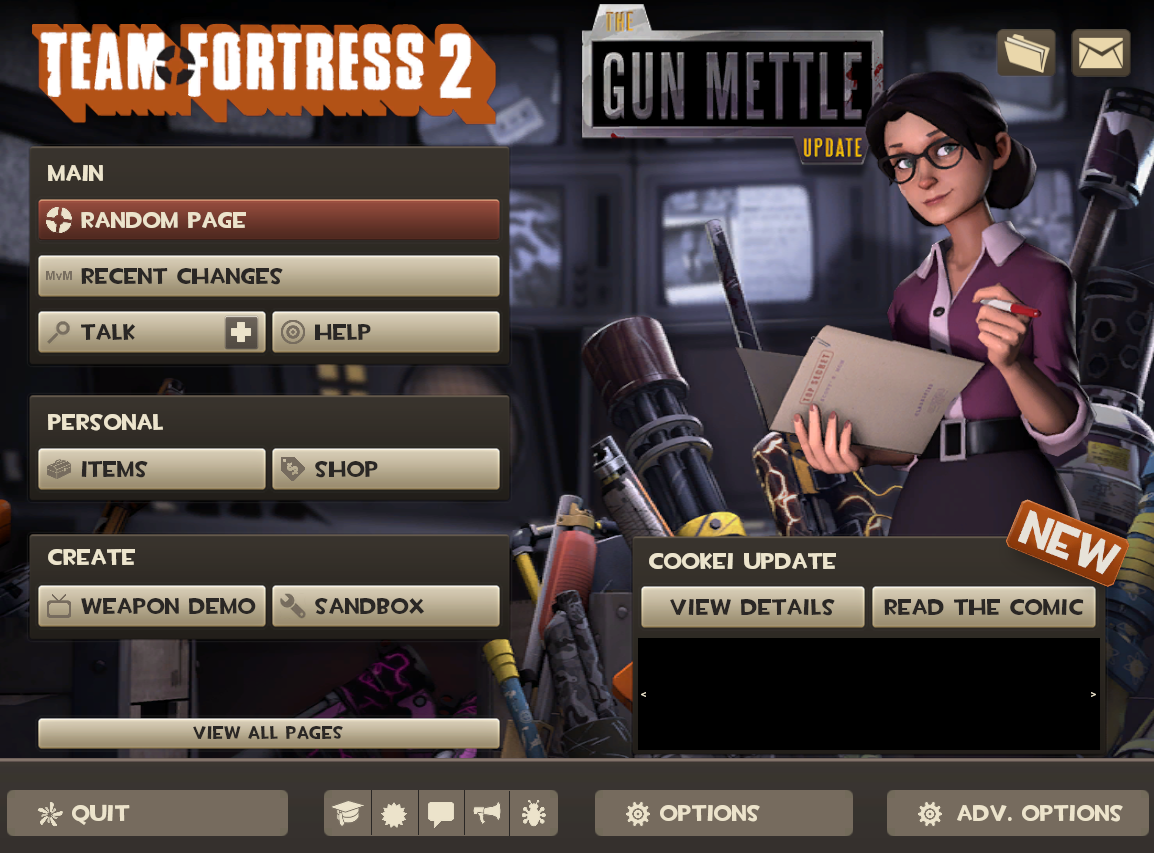Image resolution: width=1154 pixels, height=853 pixels.
Task: Select the megaphone icon
Action: (487, 814)
